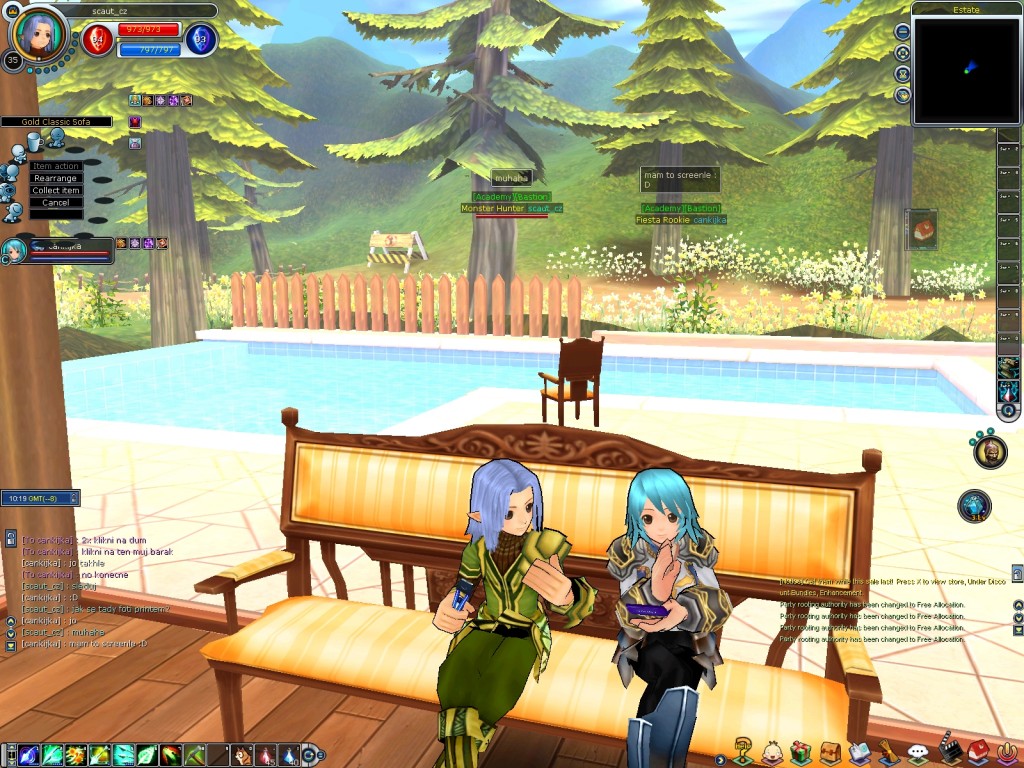Choose Rearrange from the sofa item menu
The width and height of the screenshot is (1024, 768).
click(x=55, y=178)
